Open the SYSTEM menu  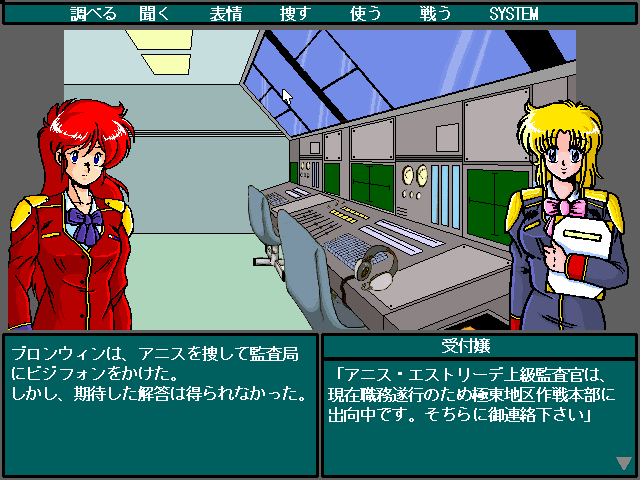[514, 14]
